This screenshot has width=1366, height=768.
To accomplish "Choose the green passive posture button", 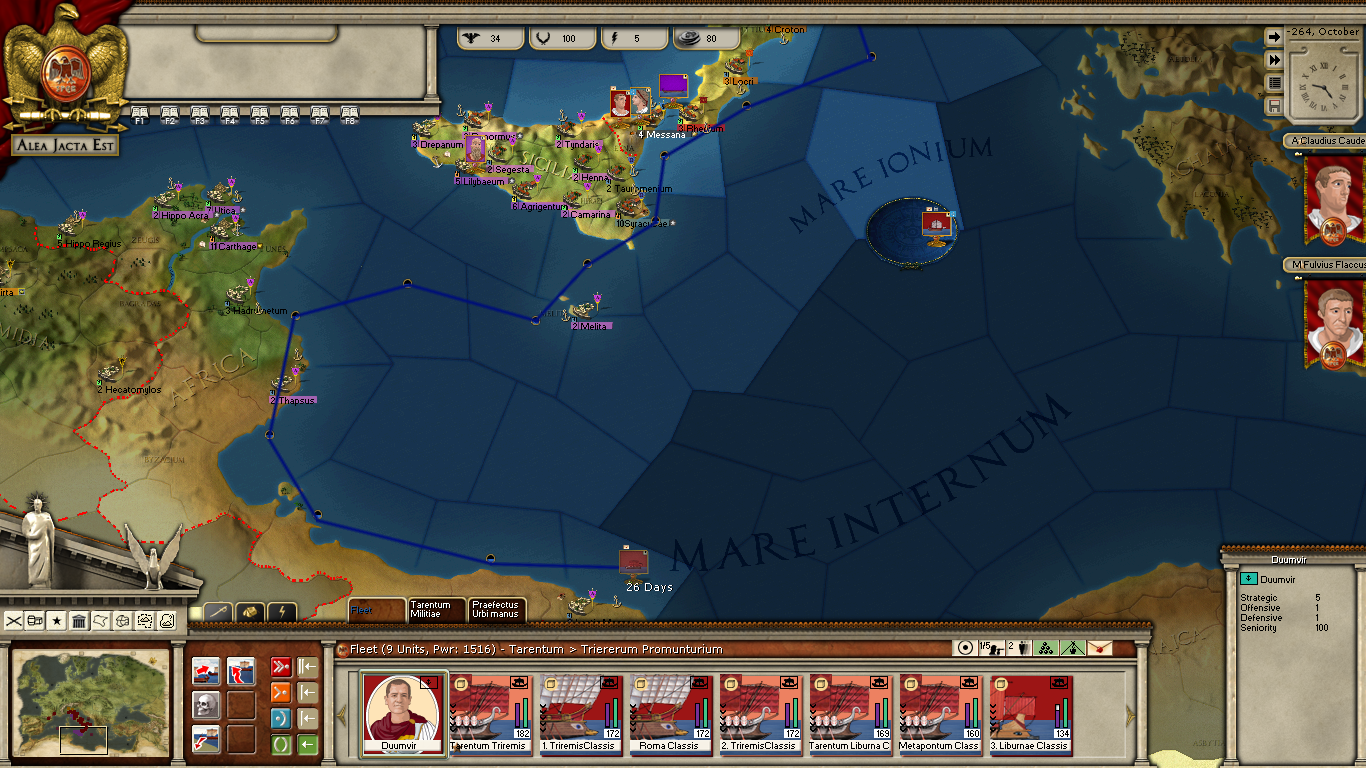I will pyautogui.click(x=281, y=744).
